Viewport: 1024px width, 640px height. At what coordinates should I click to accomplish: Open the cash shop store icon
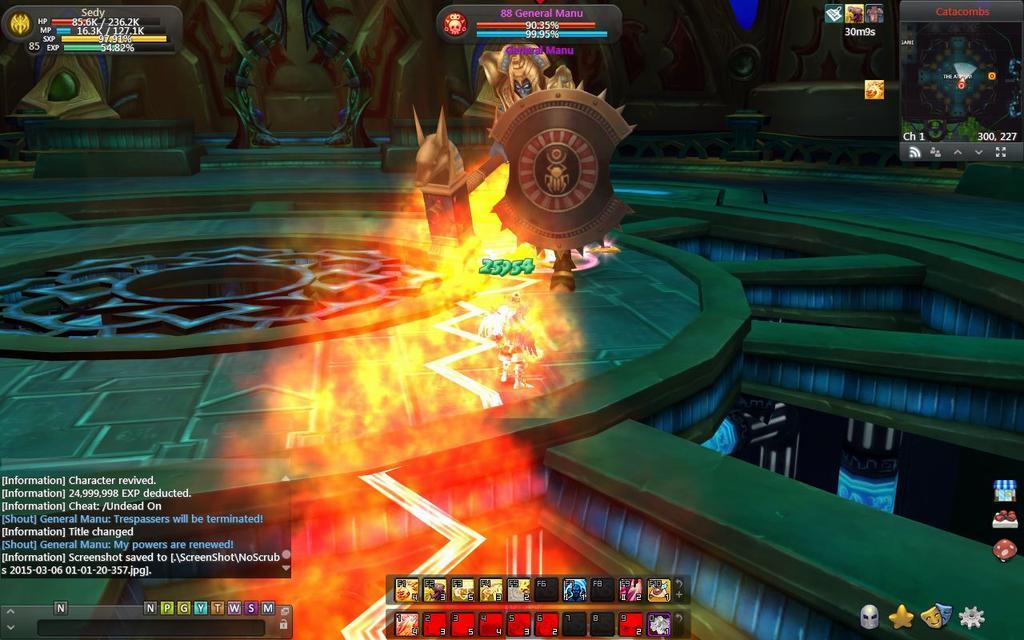coord(1004,490)
